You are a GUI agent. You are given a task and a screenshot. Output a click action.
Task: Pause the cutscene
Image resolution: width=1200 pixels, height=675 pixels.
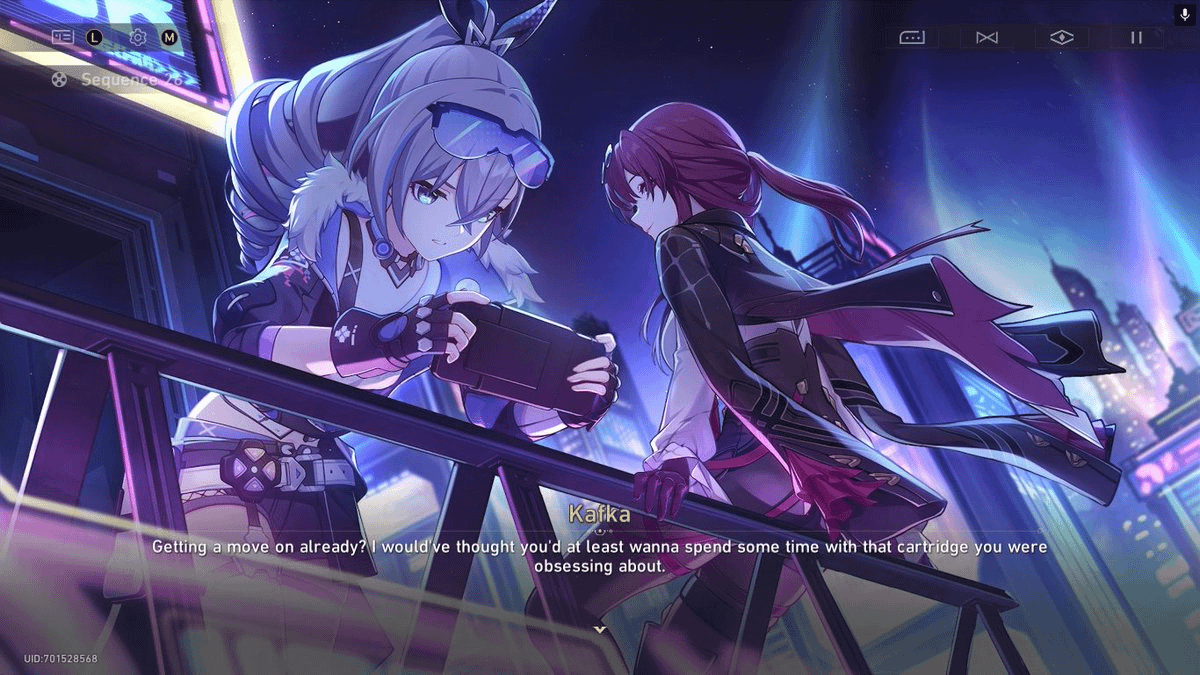point(1136,37)
